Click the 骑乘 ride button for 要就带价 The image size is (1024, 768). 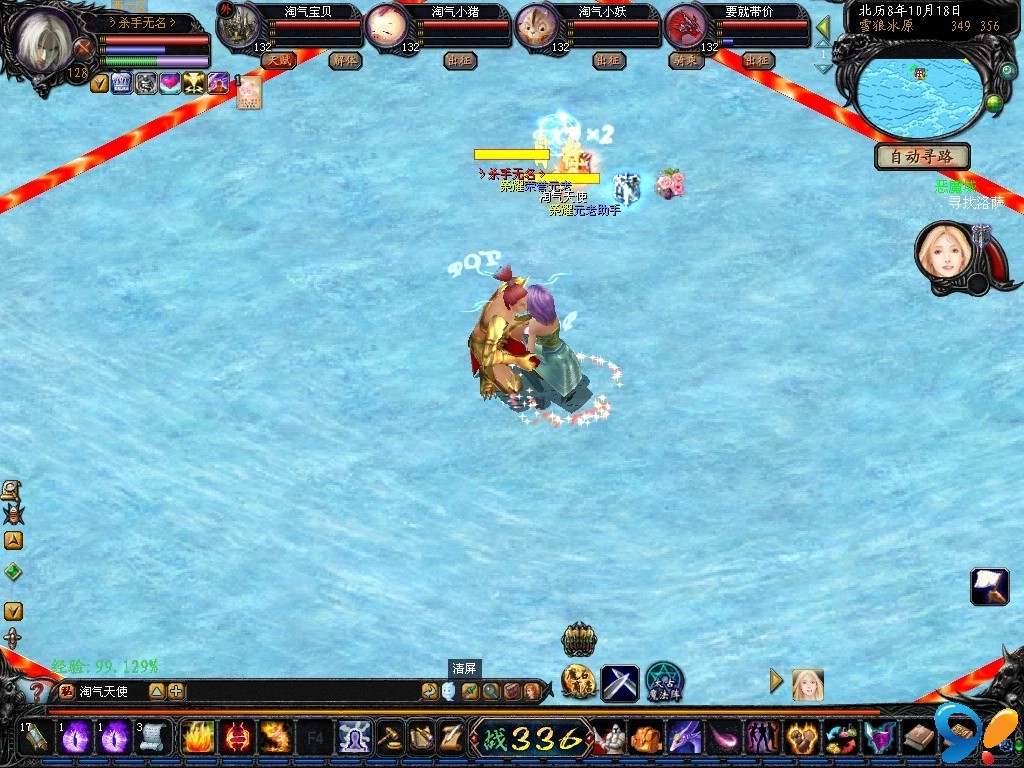click(686, 61)
